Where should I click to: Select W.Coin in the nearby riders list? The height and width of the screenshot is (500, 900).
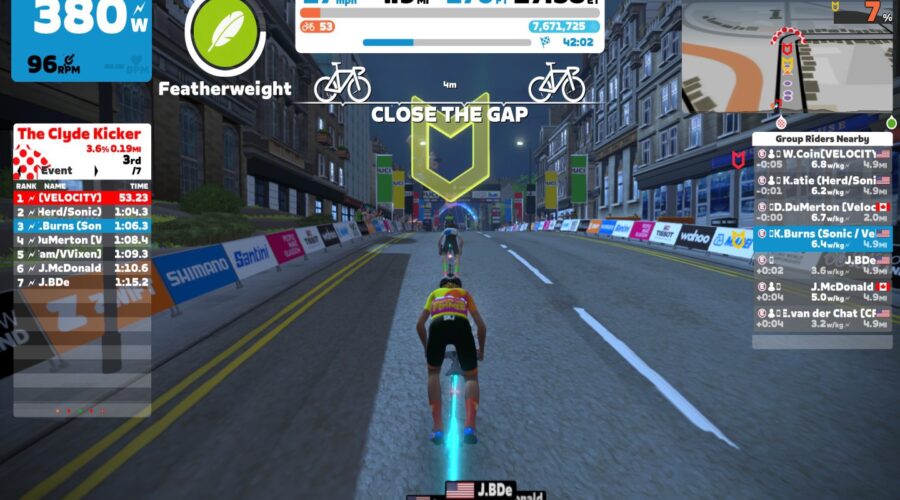[x=822, y=158]
